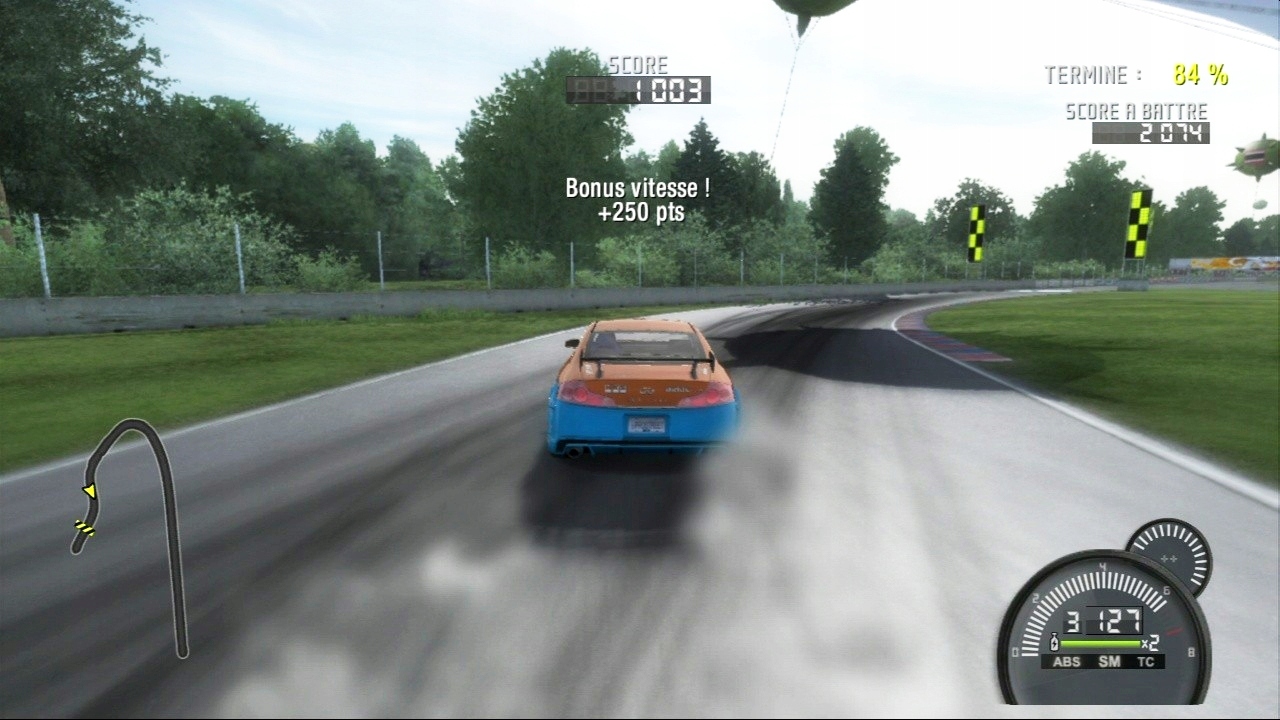Select the yellow player arrow on the minimap
Viewport: 1280px width, 720px height.
(90, 490)
